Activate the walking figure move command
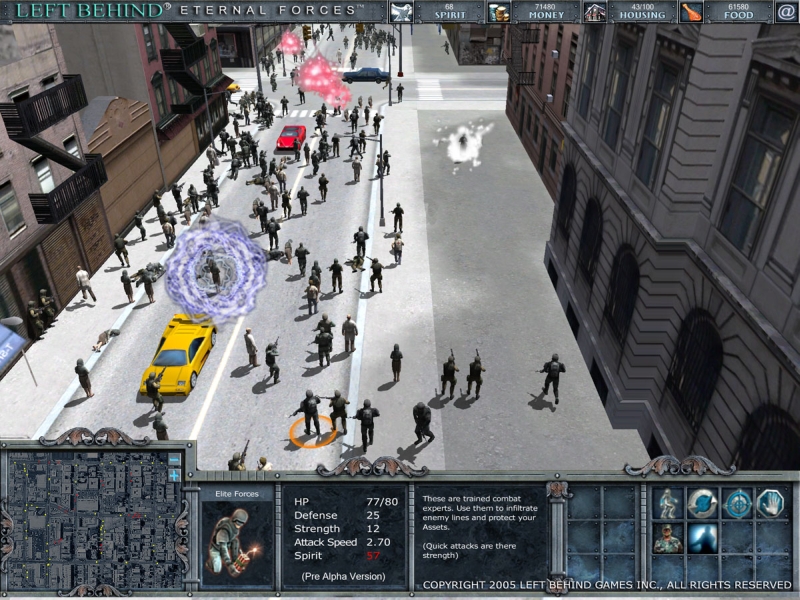Image resolution: width=800 pixels, height=600 pixels. tap(668, 503)
